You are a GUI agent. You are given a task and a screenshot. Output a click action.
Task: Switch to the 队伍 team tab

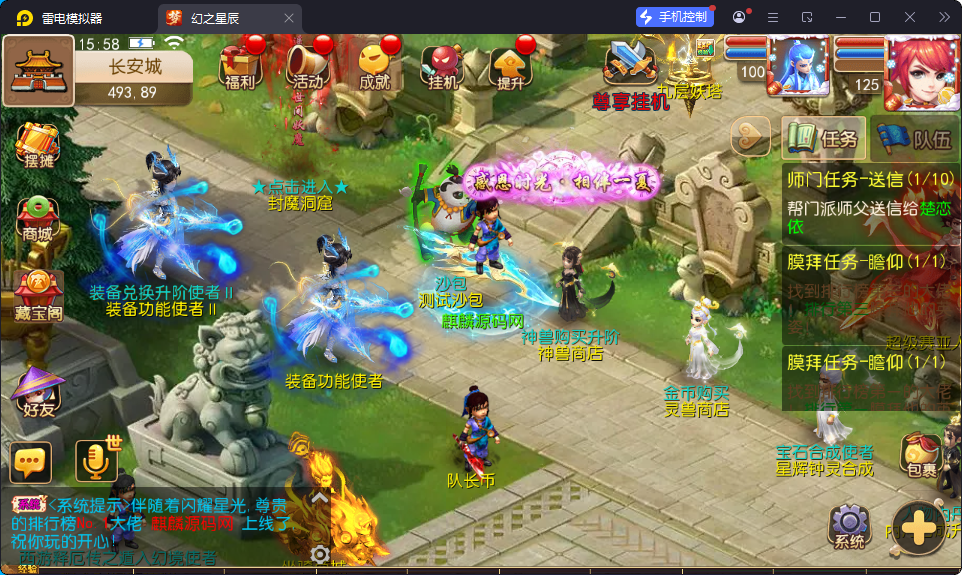(x=913, y=139)
